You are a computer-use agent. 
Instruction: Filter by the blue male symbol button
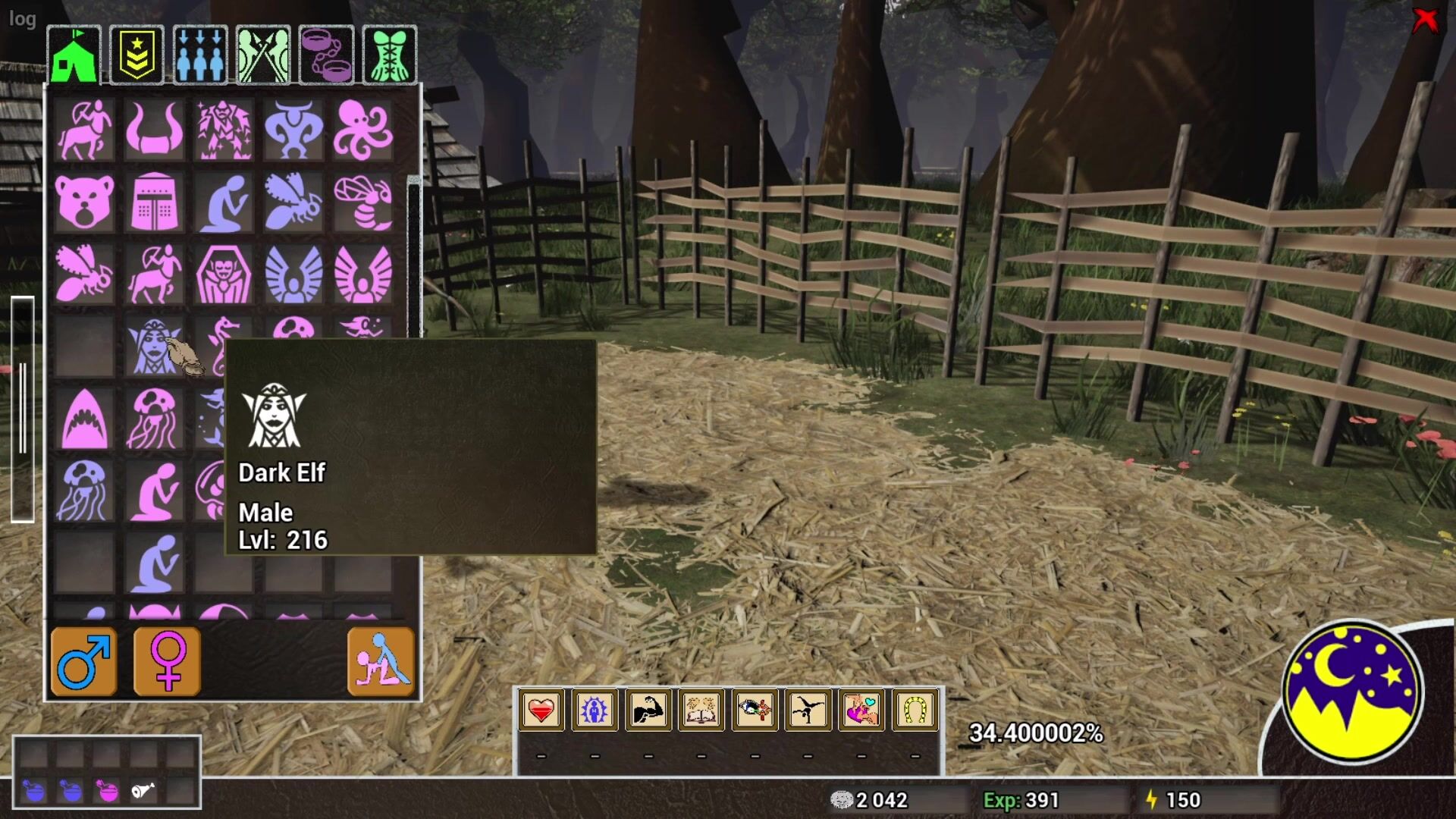coord(84,661)
